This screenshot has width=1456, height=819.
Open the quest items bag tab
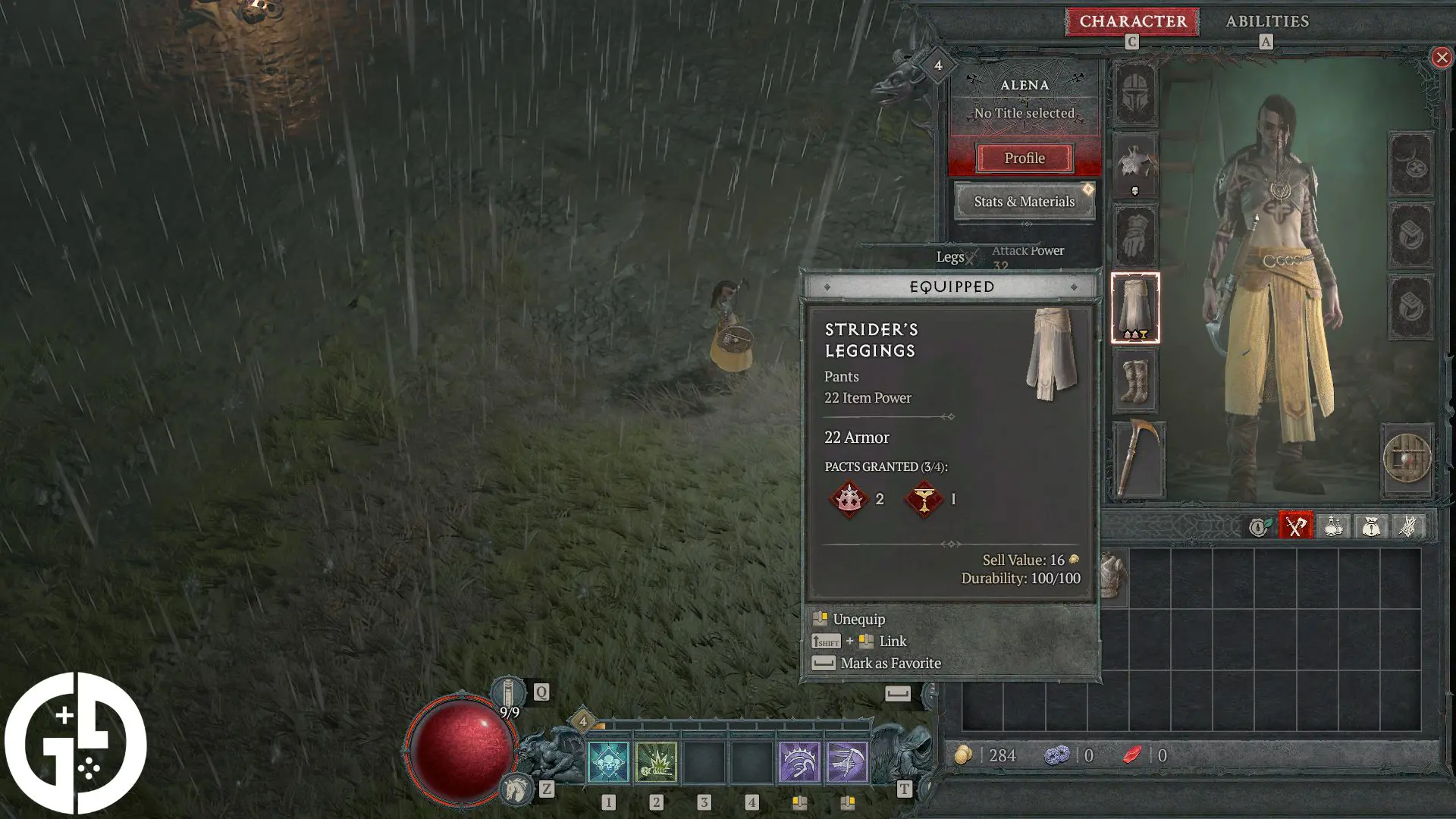(x=1370, y=526)
